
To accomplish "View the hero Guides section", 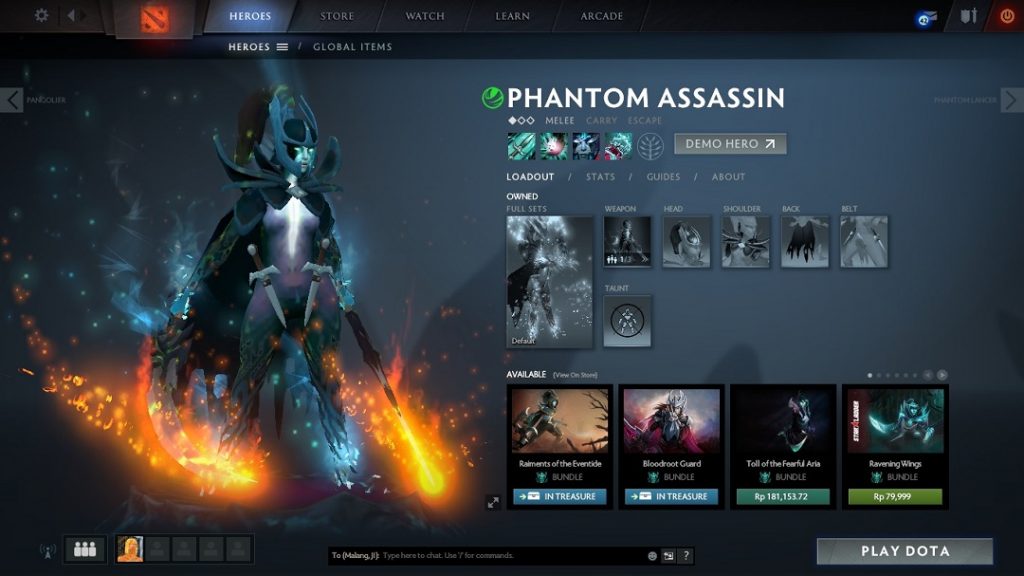I will pyautogui.click(x=663, y=177).
